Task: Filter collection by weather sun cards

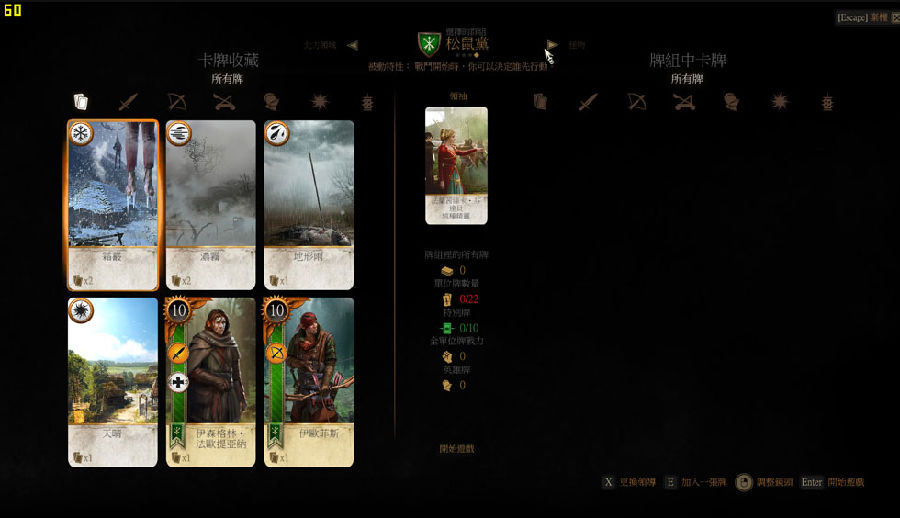Action: point(319,102)
